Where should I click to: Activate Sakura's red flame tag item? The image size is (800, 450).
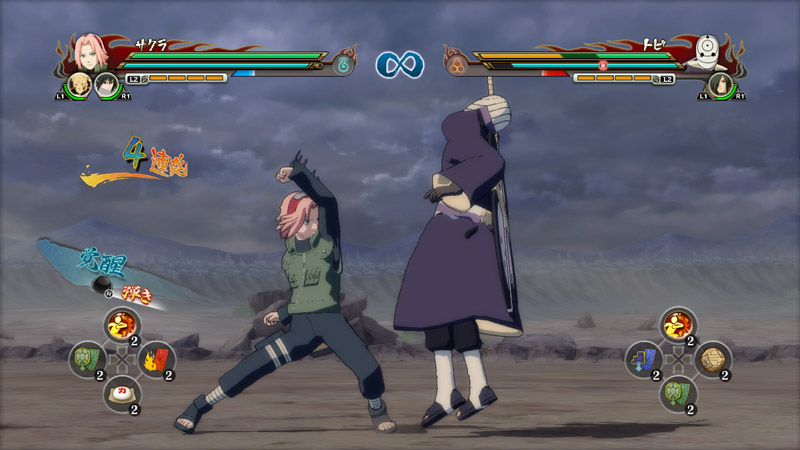tap(157, 358)
